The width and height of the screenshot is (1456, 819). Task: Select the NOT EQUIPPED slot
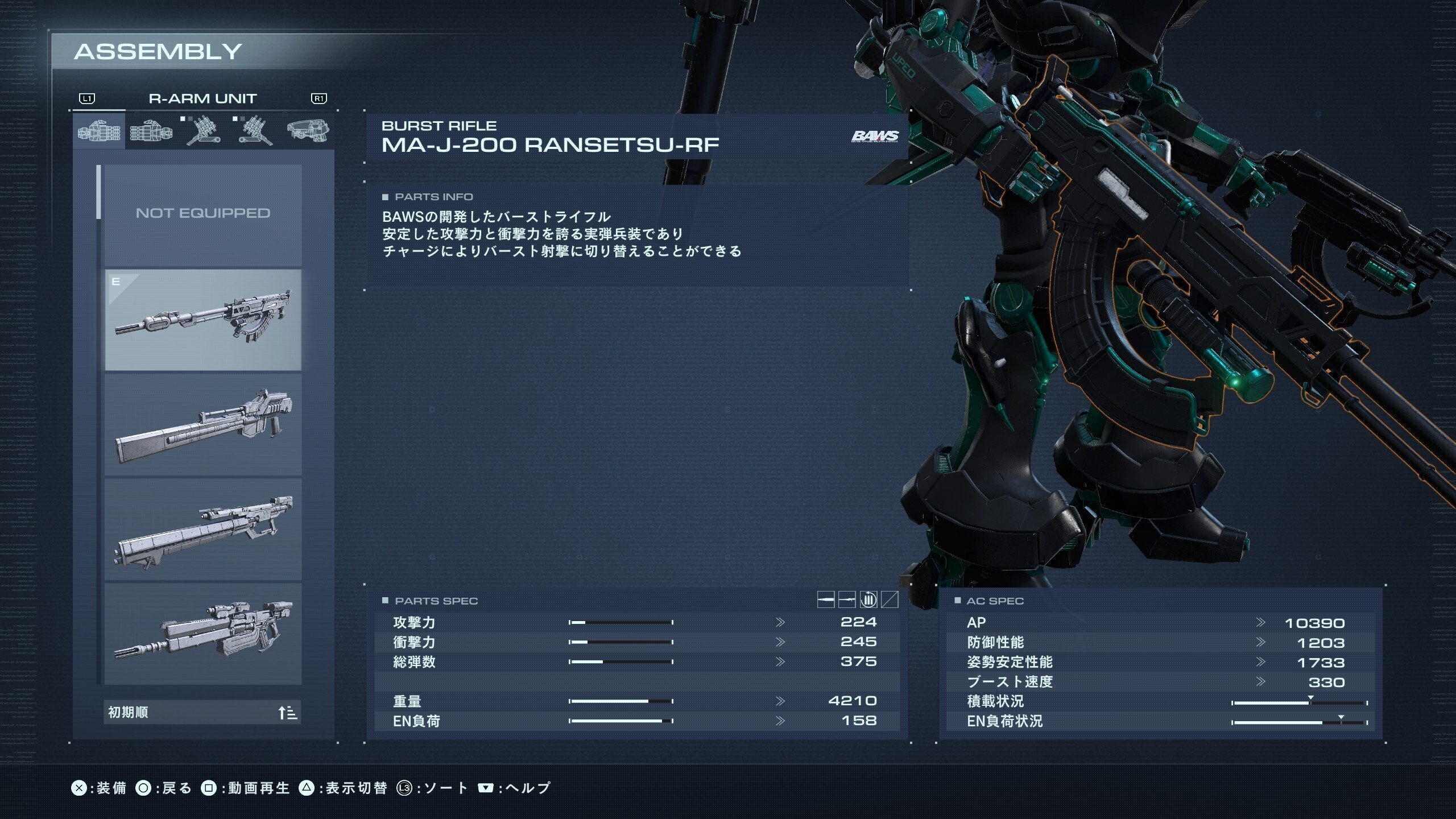point(202,214)
